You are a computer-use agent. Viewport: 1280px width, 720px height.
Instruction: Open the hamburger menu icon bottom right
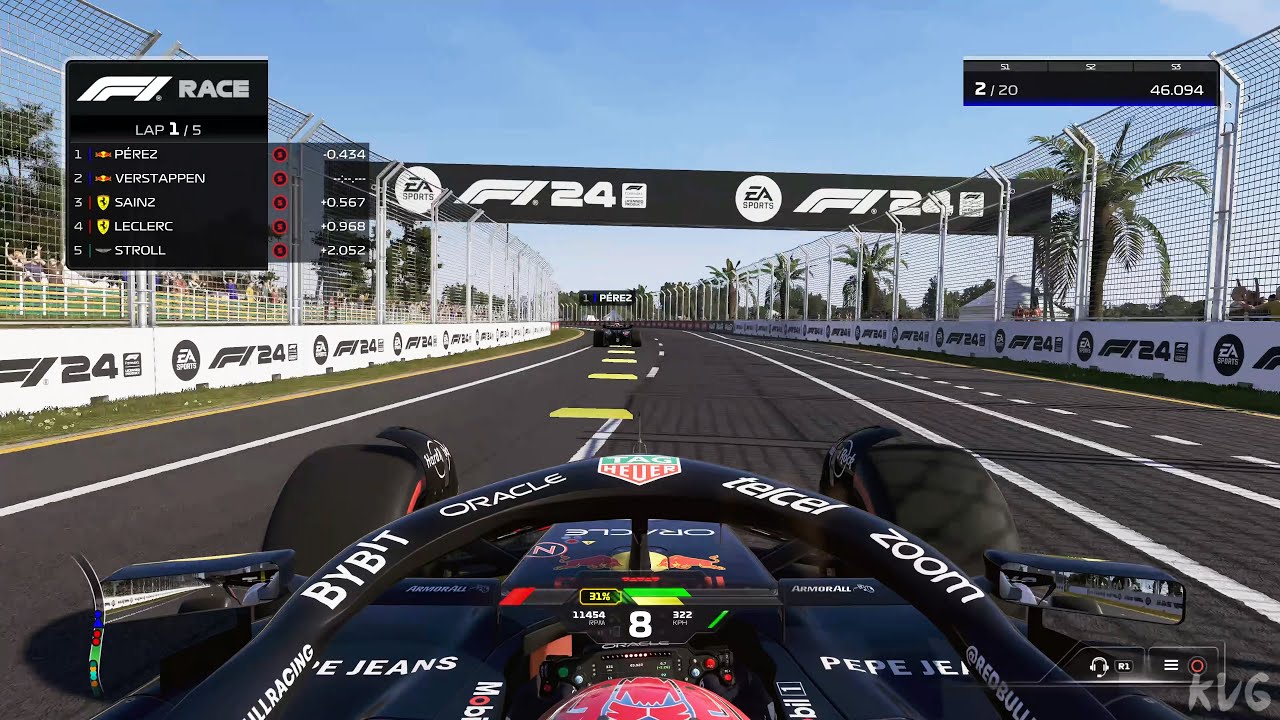(1171, 665)
